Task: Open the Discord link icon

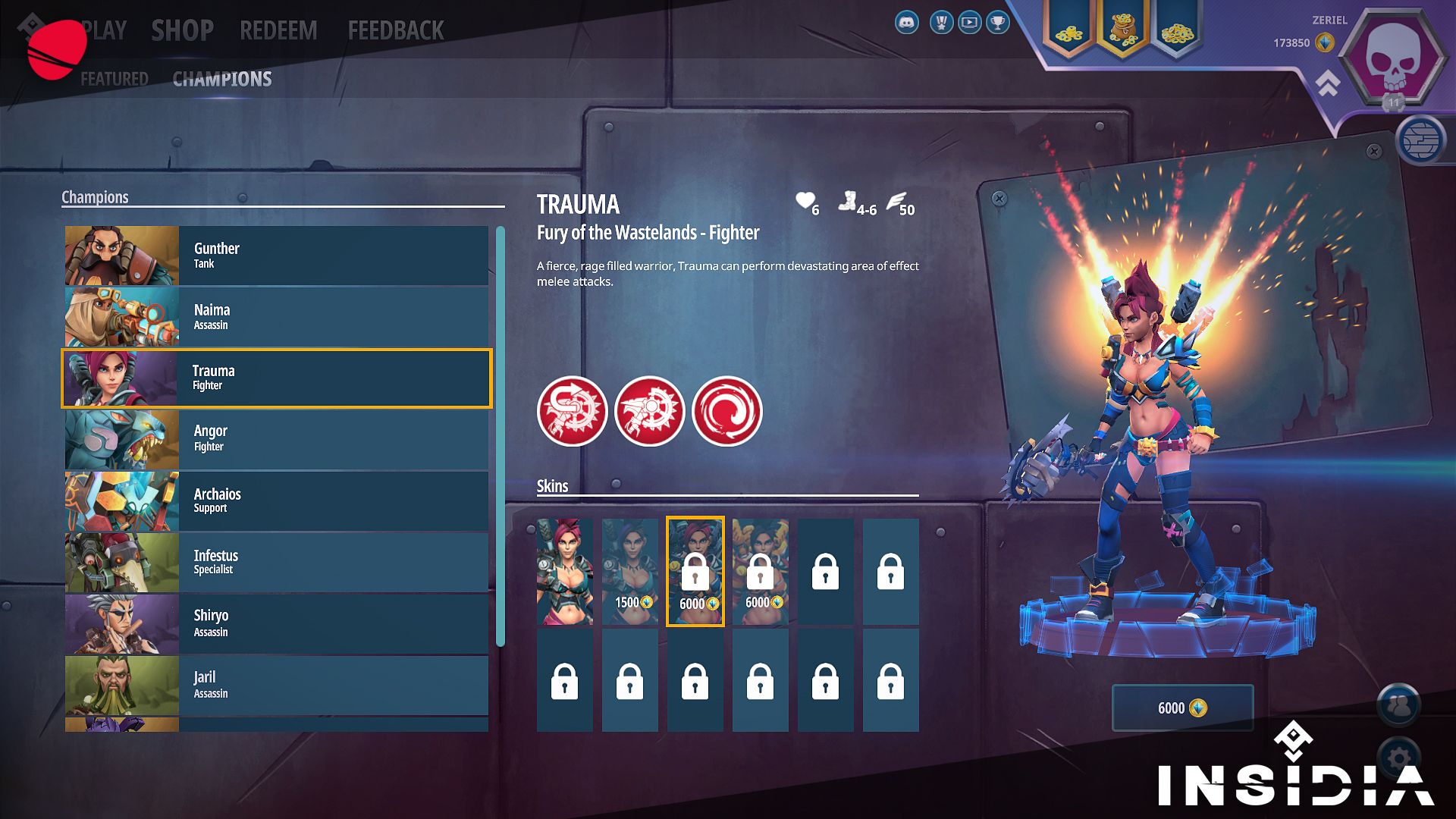Action: [907, 23]
